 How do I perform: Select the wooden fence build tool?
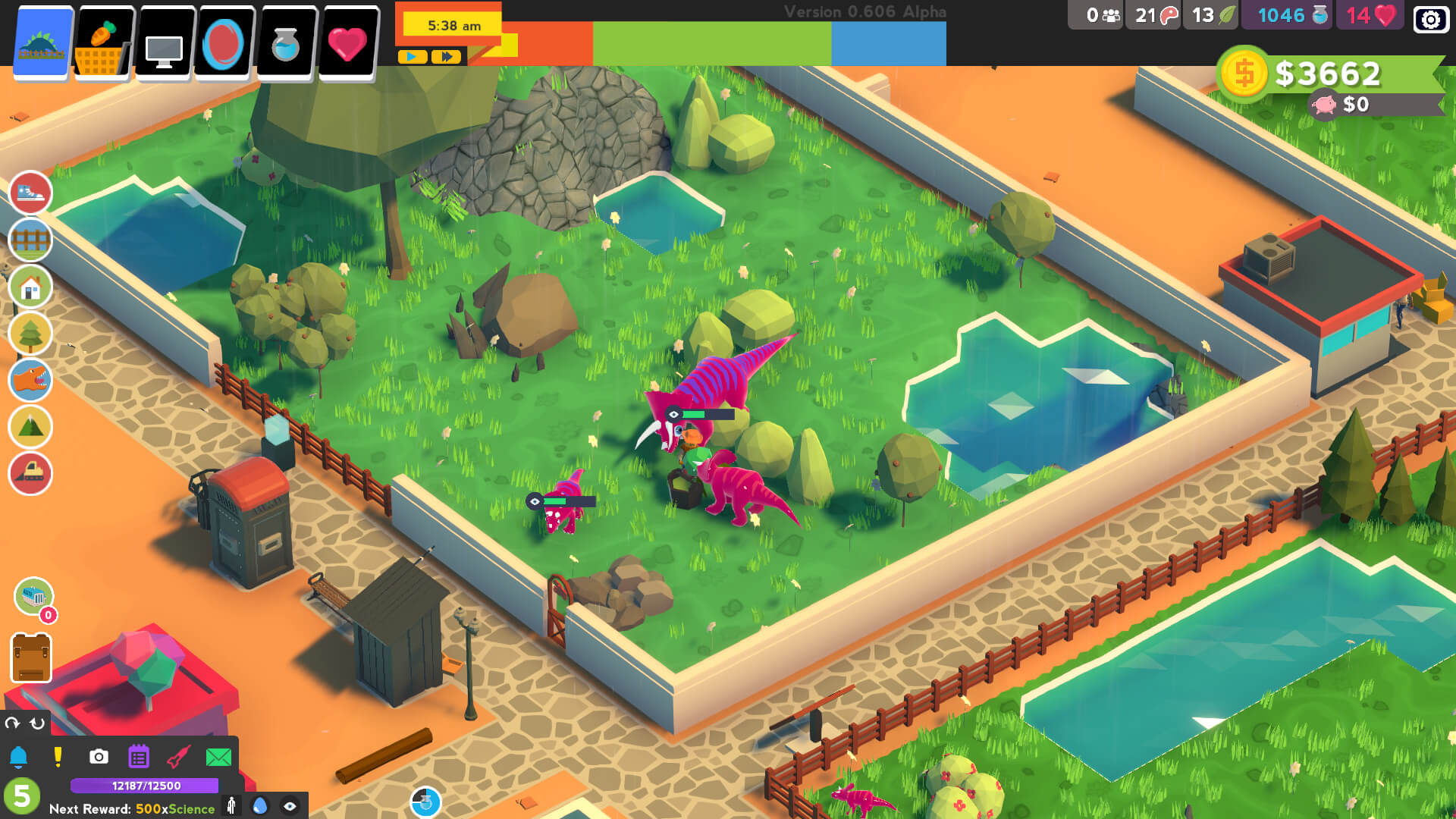[x=30, y=240]
